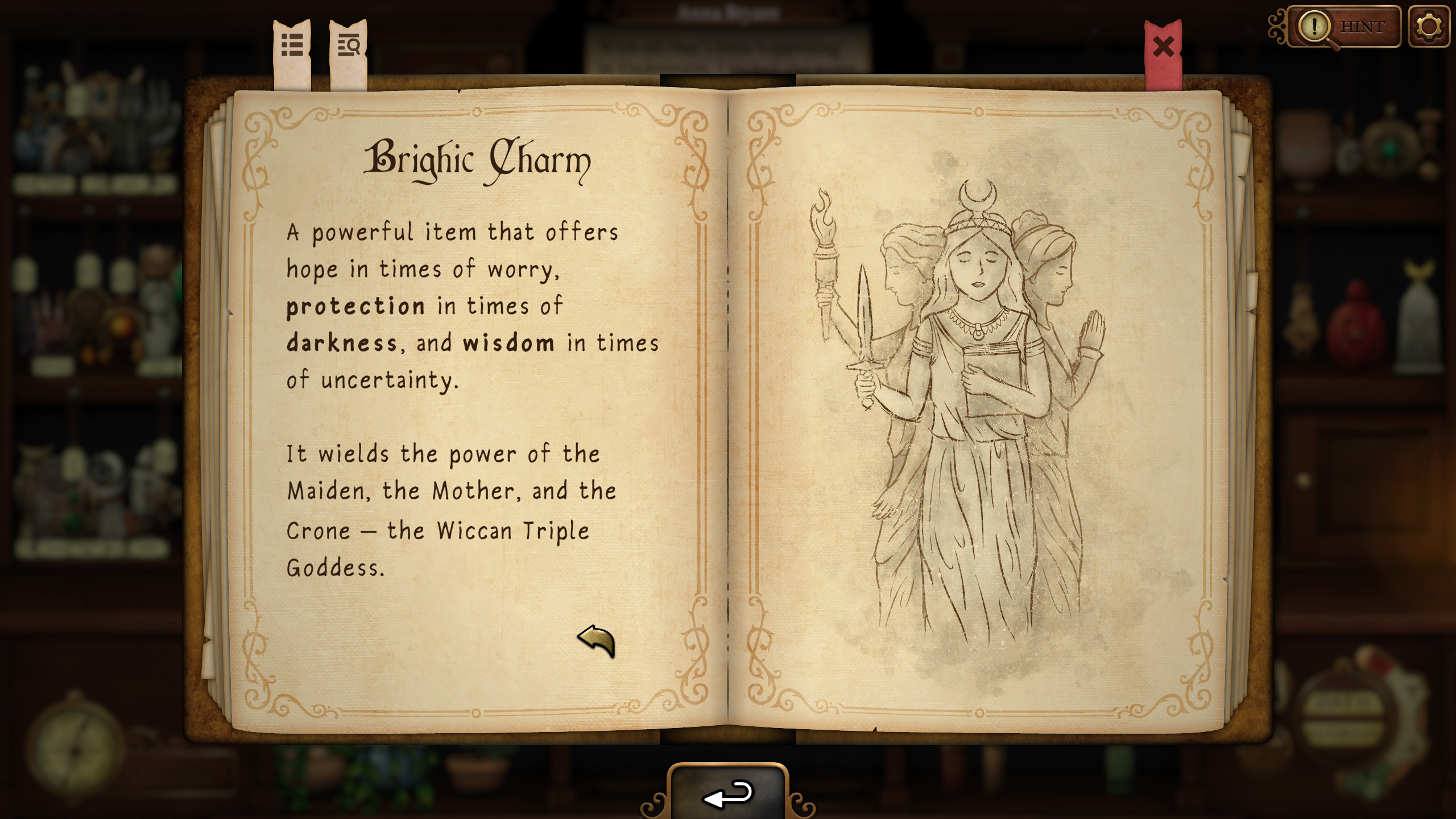Go back with the golden arrow on page
Viewport: 1456px width, 819px height.
pyautogui.click(x=596, y=640)
